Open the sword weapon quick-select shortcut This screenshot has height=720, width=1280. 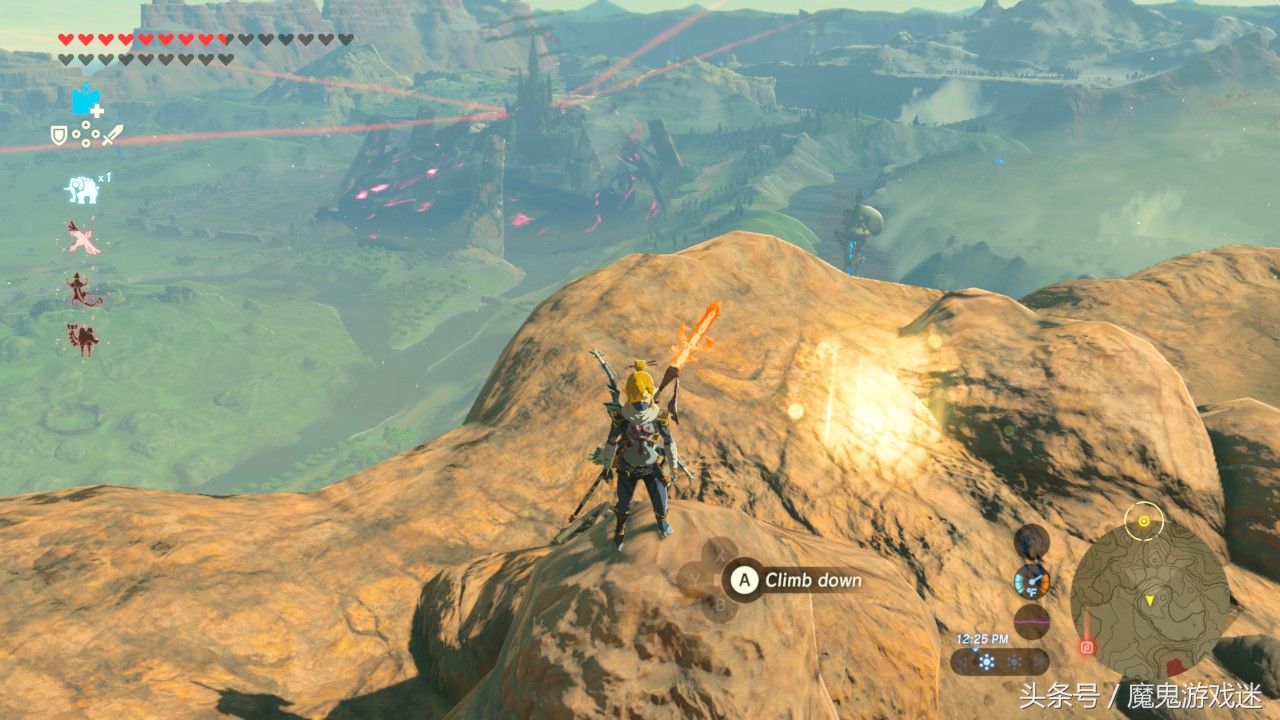[x=112, y=134]
